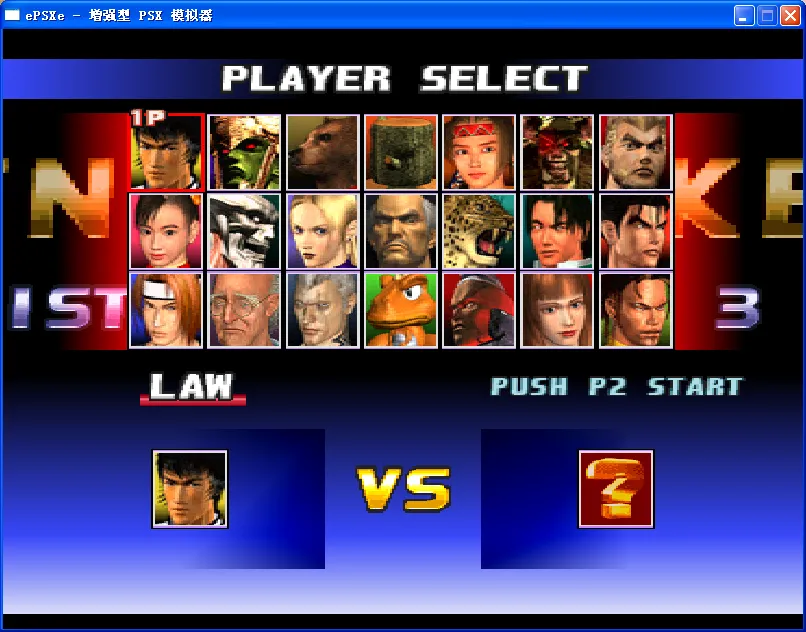
Task: Select the red demon True Ogre portrait
Action: [557, 152]
